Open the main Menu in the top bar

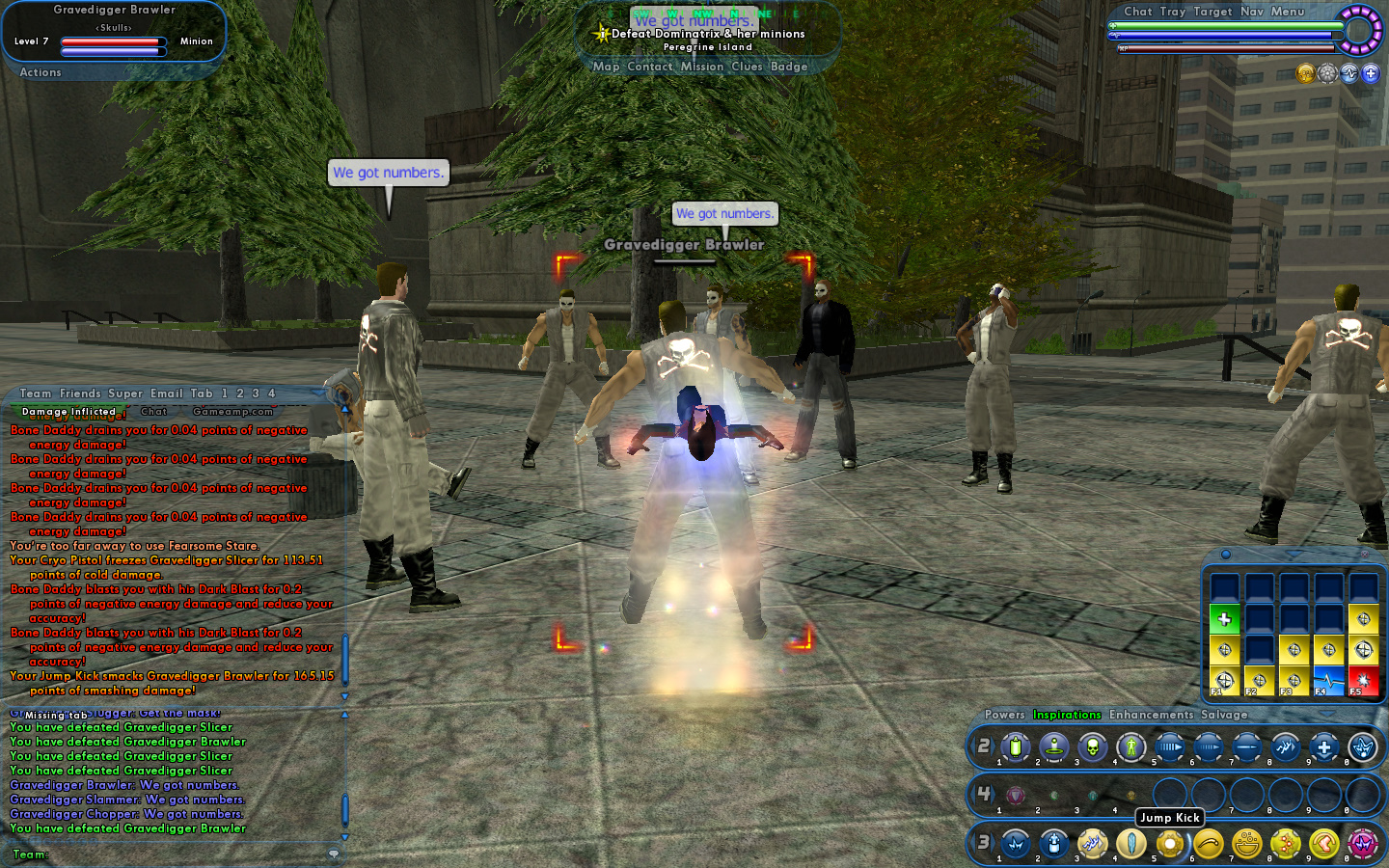(x=1287, y=12)
